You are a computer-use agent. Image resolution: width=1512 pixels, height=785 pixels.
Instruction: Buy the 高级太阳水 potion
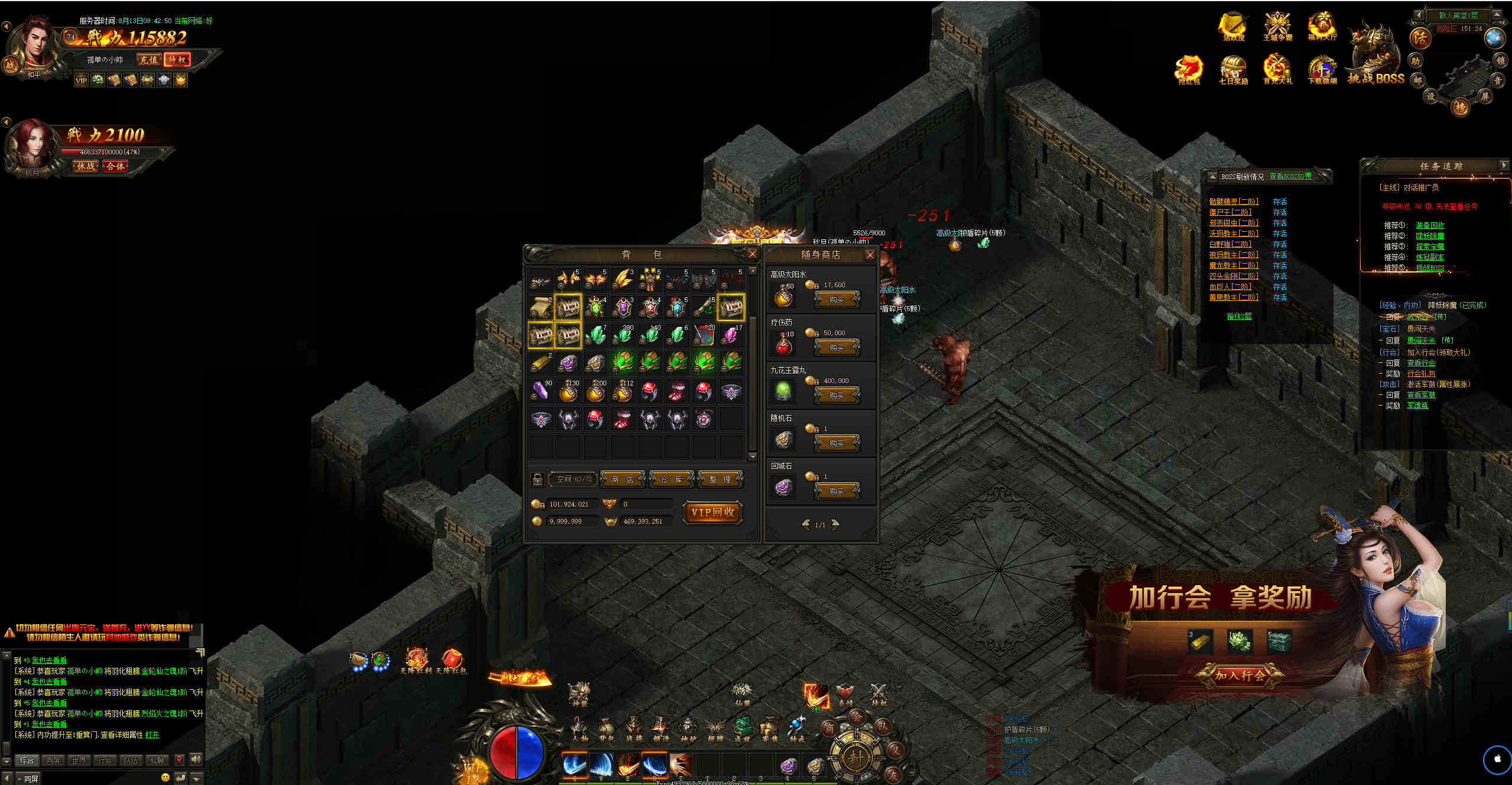(x=837, y=300)
